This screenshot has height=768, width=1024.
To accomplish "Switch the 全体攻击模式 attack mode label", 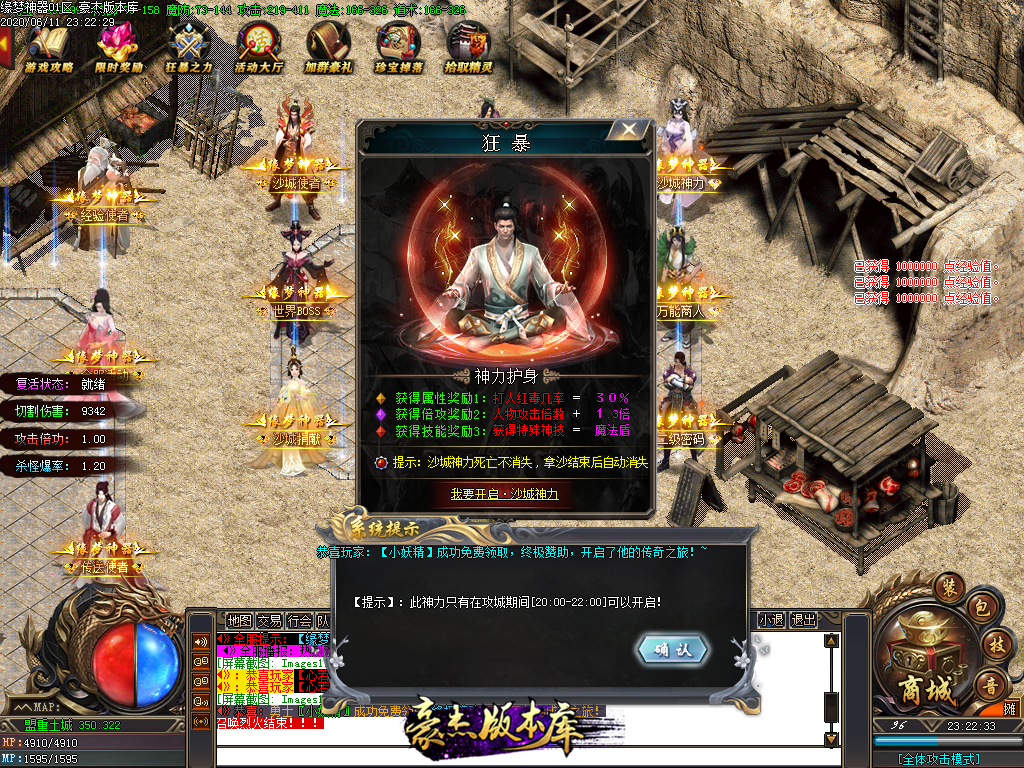I will click(x=938, y=759).
